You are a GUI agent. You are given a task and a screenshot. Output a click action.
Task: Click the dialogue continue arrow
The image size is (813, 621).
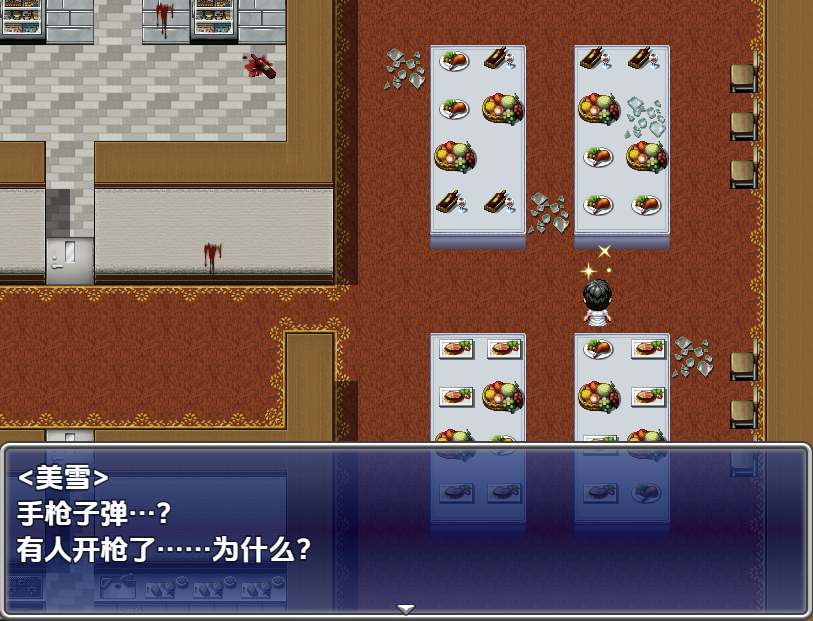tap(406, 608)
